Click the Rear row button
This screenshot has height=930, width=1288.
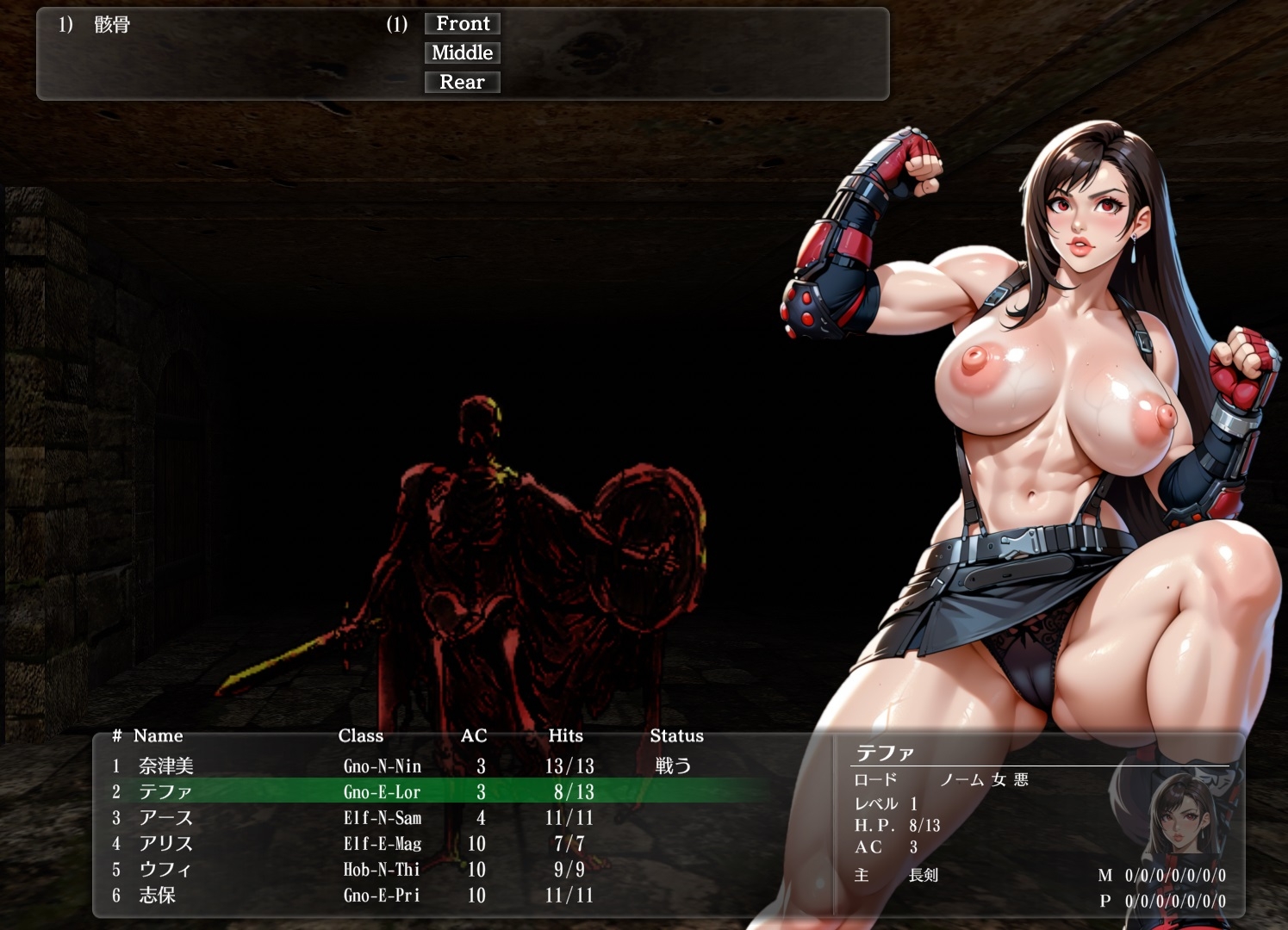tap(463, 83)
